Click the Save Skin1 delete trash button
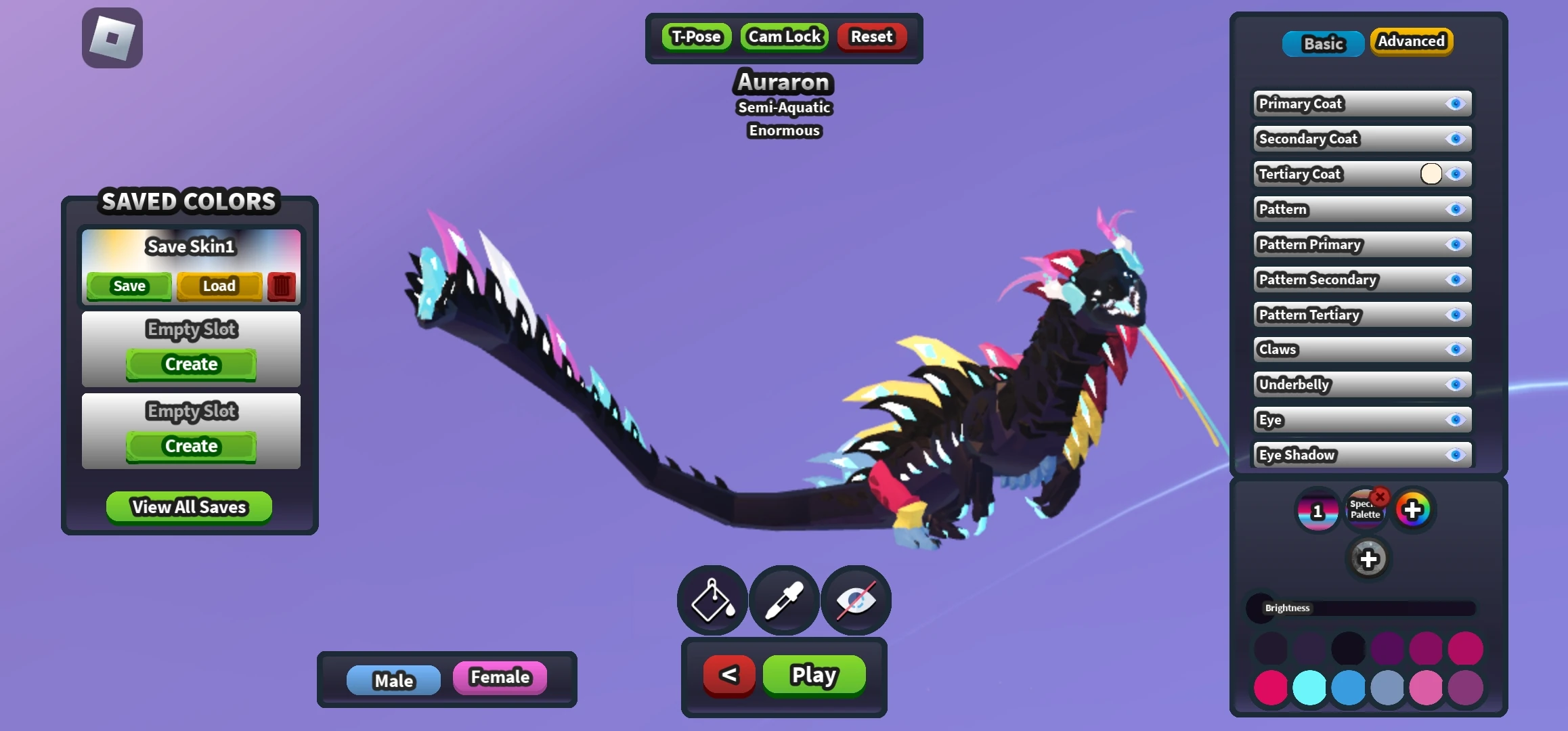Screen dimensions: 1568x731 pos(281,286)
